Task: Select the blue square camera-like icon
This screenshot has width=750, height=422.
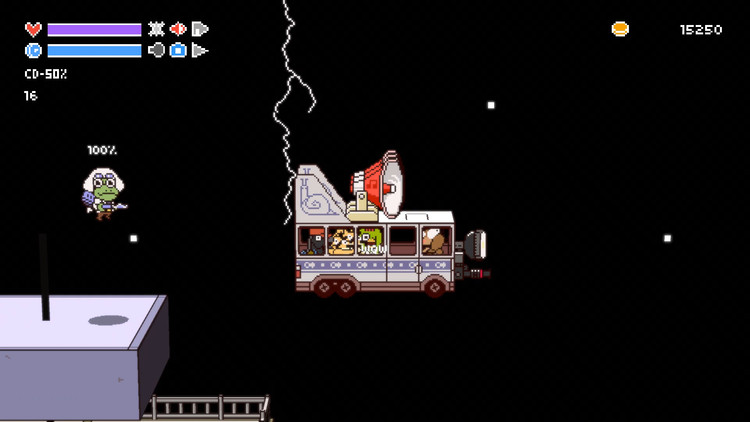Action: click(x=178, y=50)
